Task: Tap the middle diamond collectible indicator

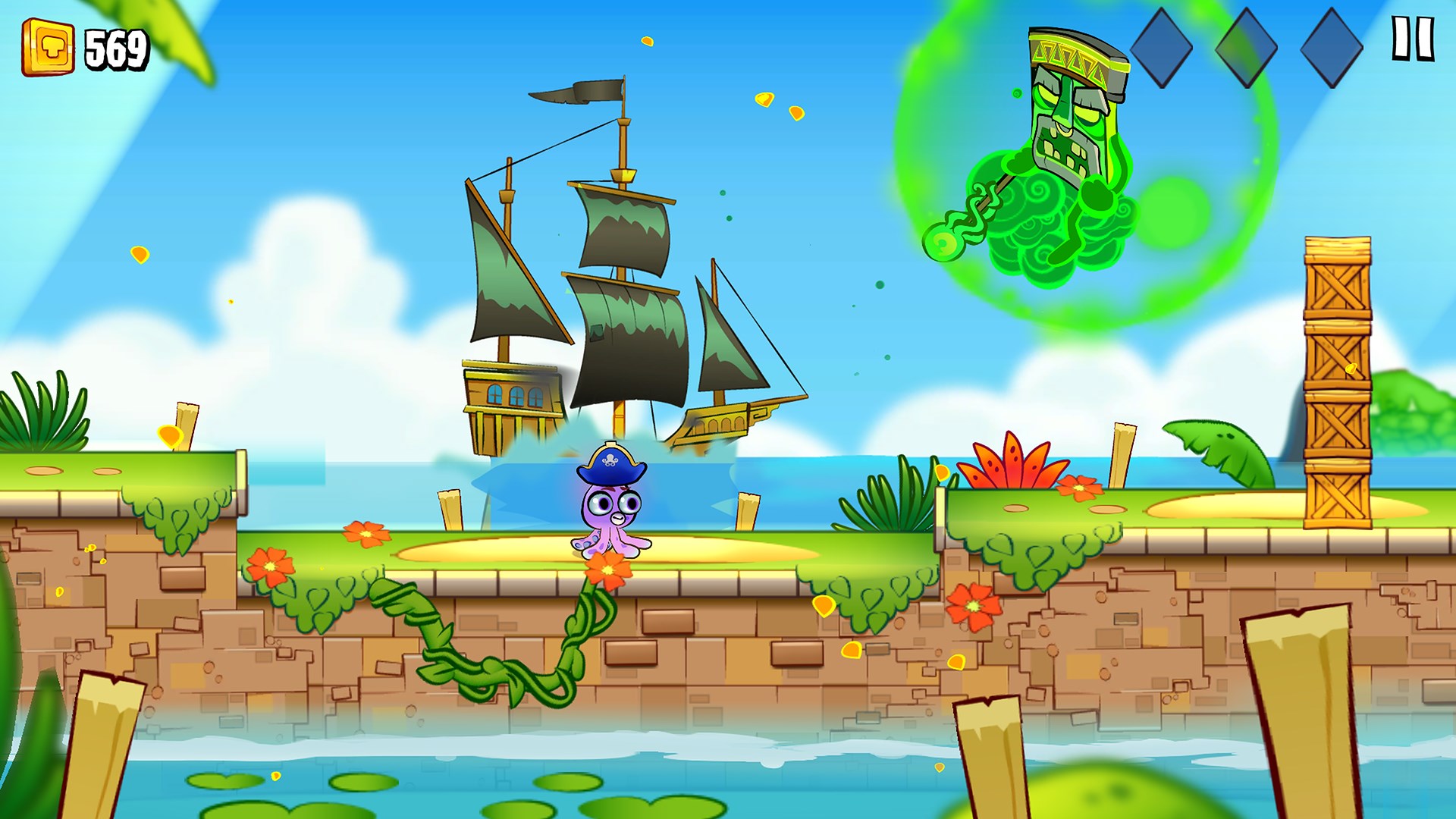Action: [1247, 47]
